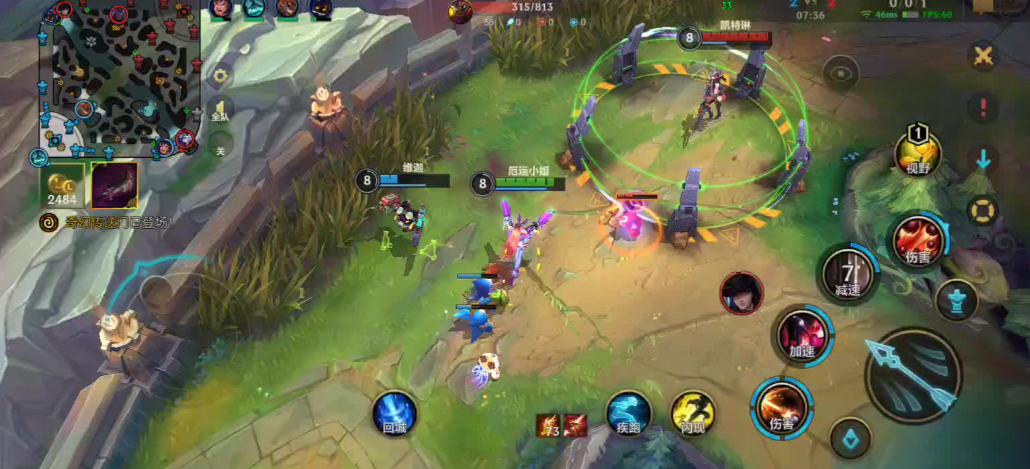Open the minimap in the corner
Screen dimensions: 1030x469
pos(118,78)
